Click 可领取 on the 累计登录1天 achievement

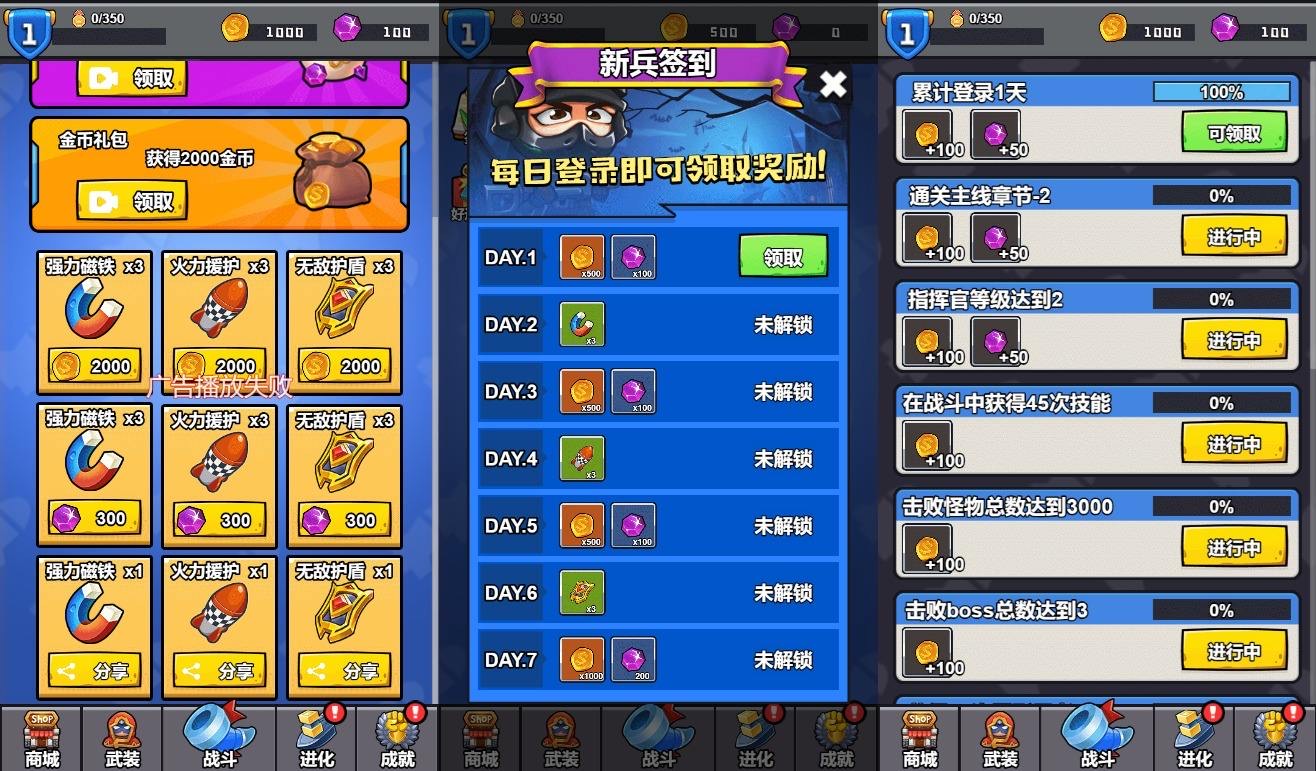(x=1234, y=131)
